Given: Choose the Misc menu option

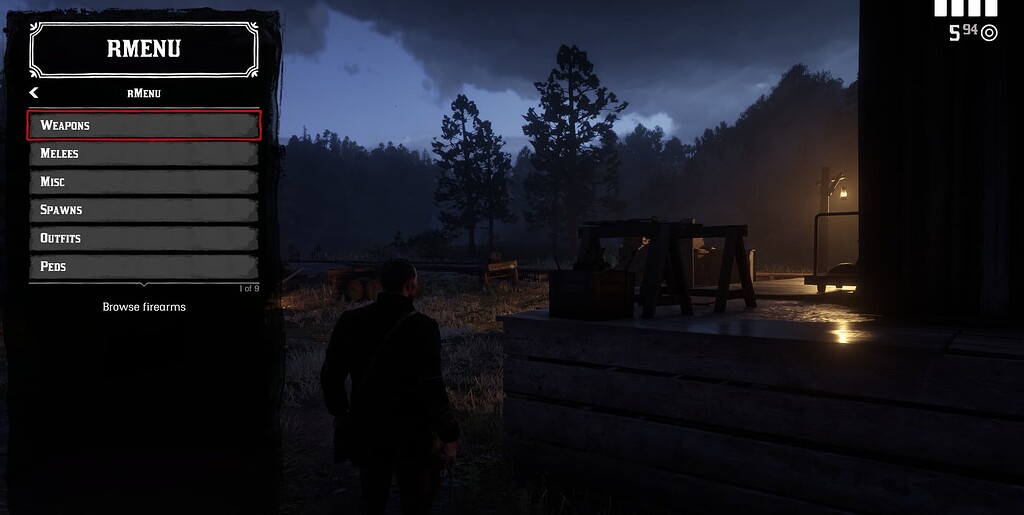Looking at the screenshot, I should tap(144, 182).
